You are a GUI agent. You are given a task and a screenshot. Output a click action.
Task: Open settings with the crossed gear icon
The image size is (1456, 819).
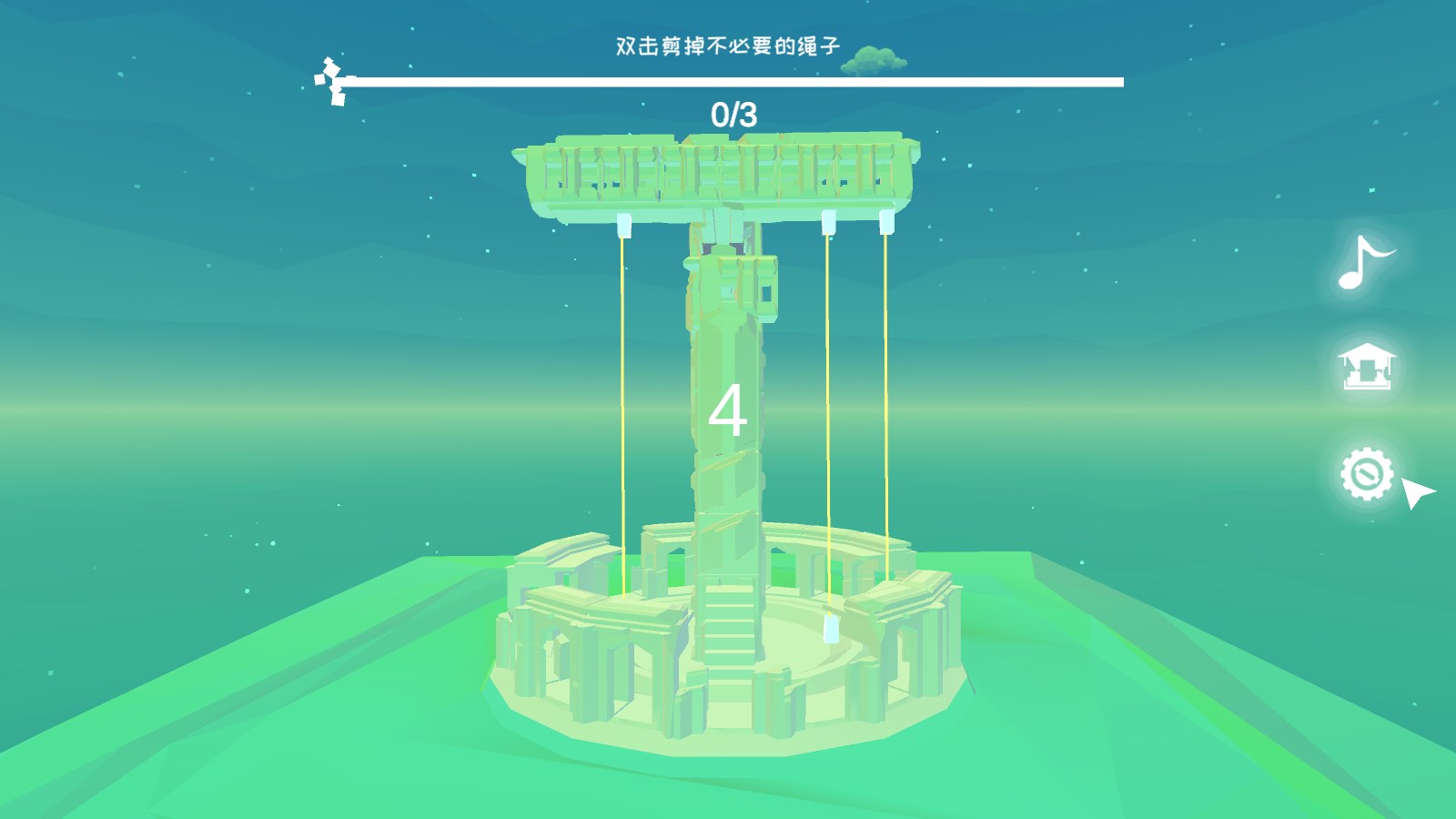[x=1367, y=472]
